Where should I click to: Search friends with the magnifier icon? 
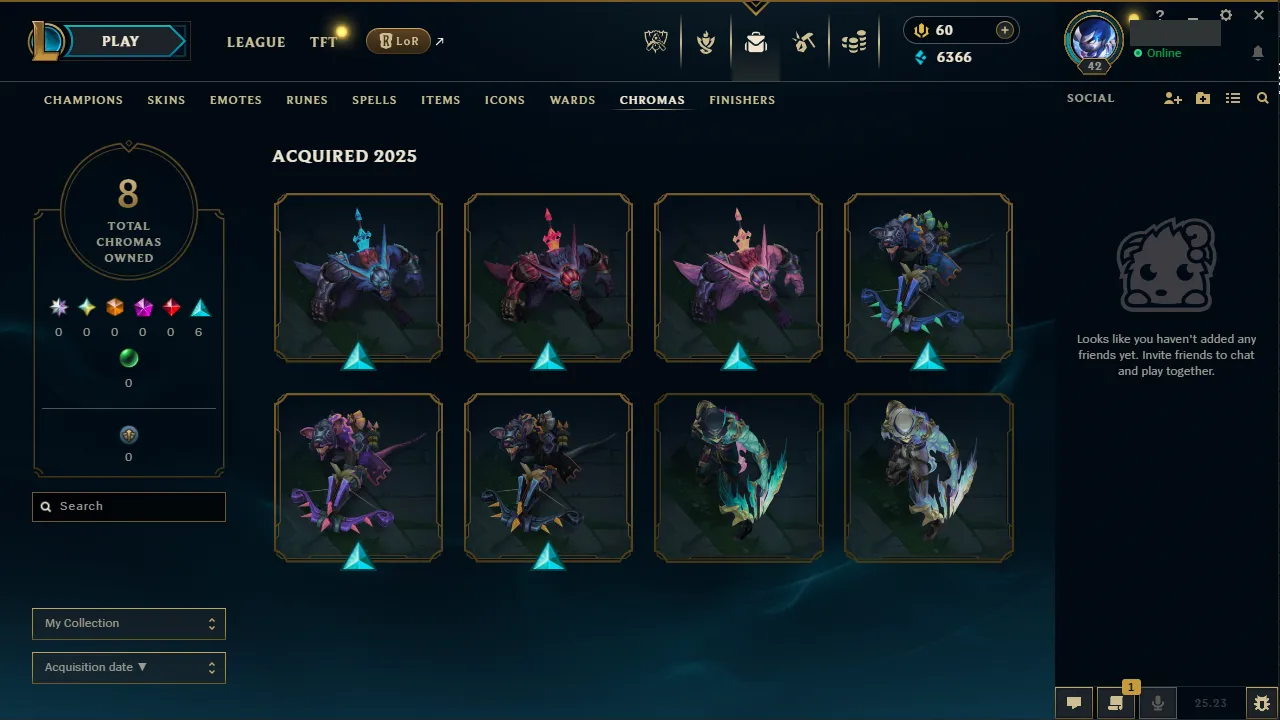tap(1262, 98)
